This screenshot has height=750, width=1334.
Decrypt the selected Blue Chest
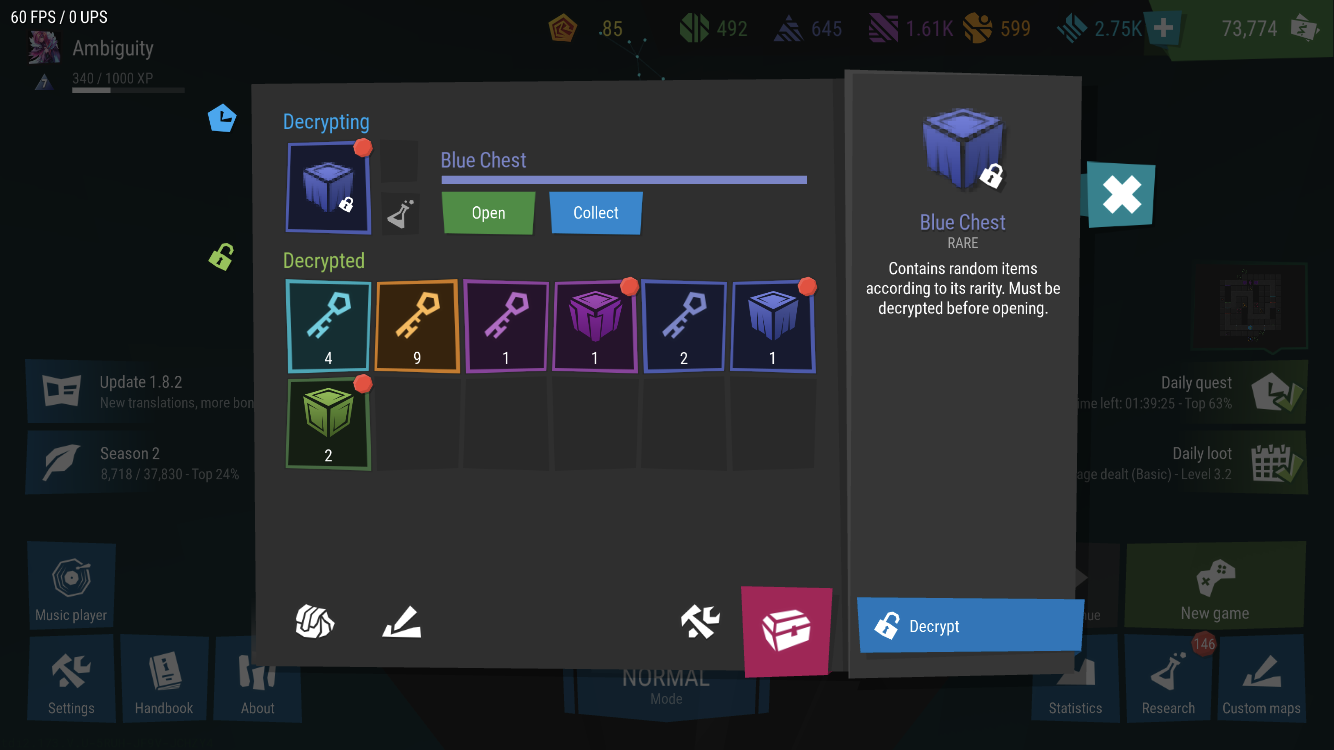click(969, 626)
